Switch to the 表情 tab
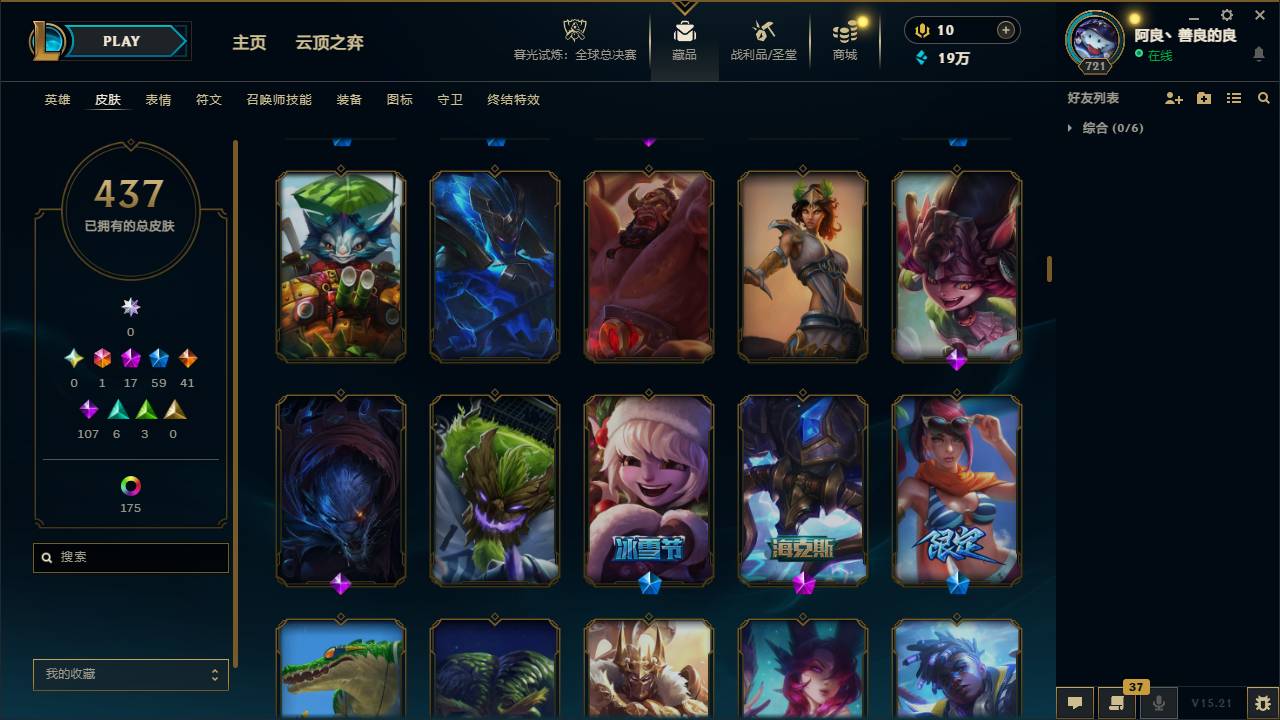 tap(158, 100)
